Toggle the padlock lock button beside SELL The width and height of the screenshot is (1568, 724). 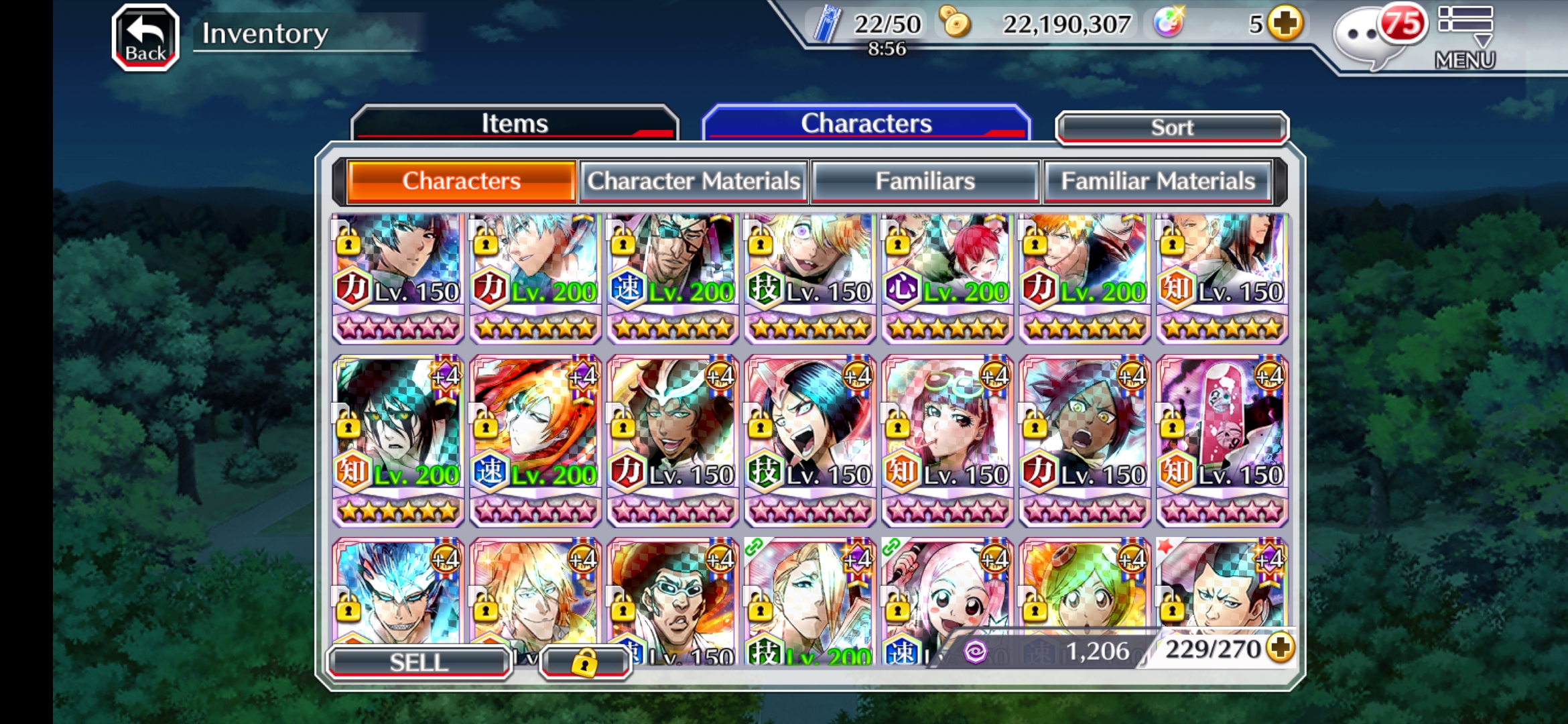[584, 662]
